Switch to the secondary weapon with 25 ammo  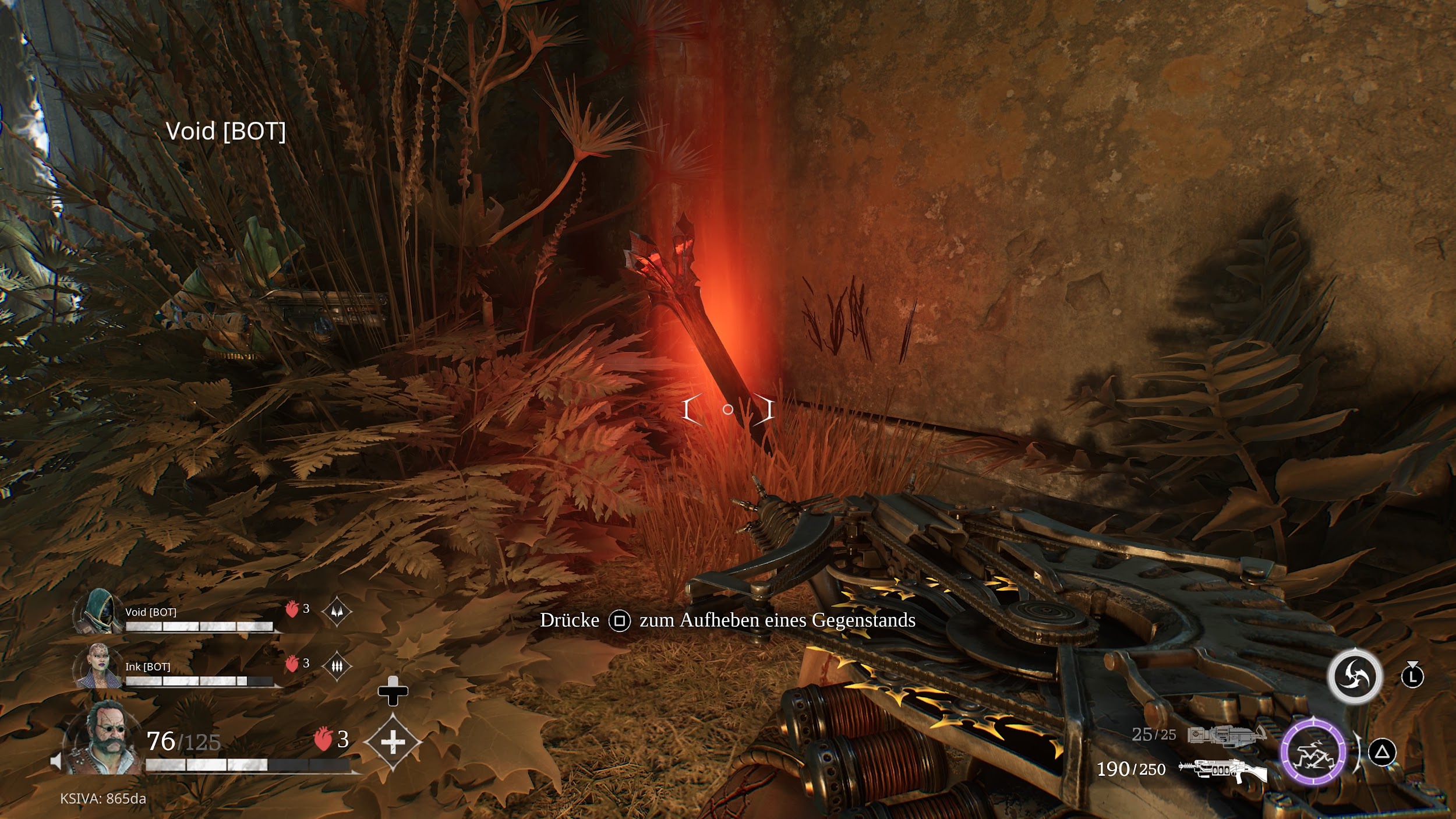point(1226,735)
